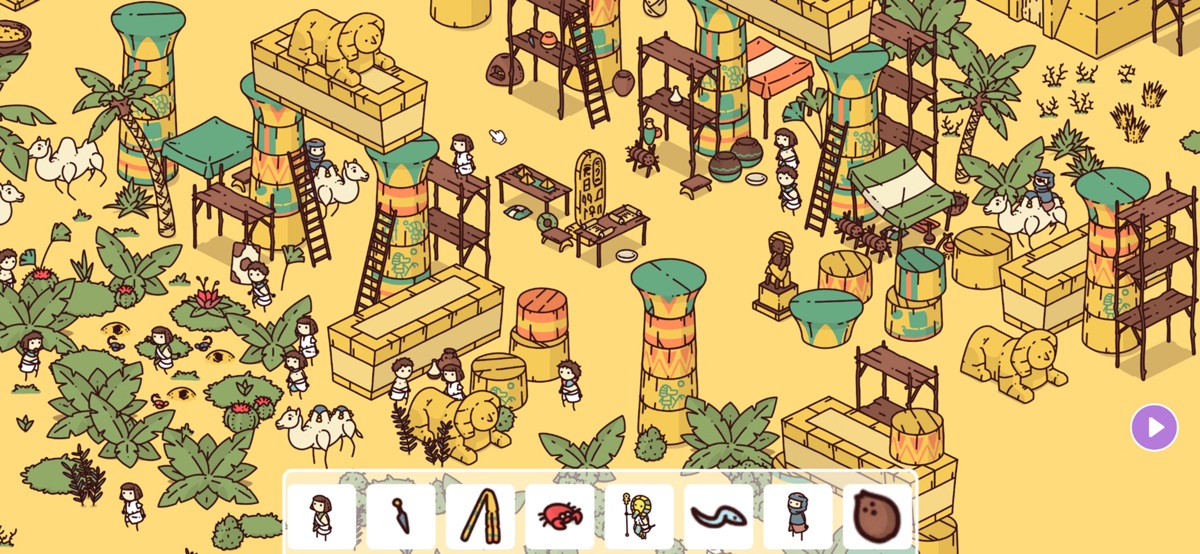
Task: Select the white-robed villager target tile
Action: pos(321,515)
